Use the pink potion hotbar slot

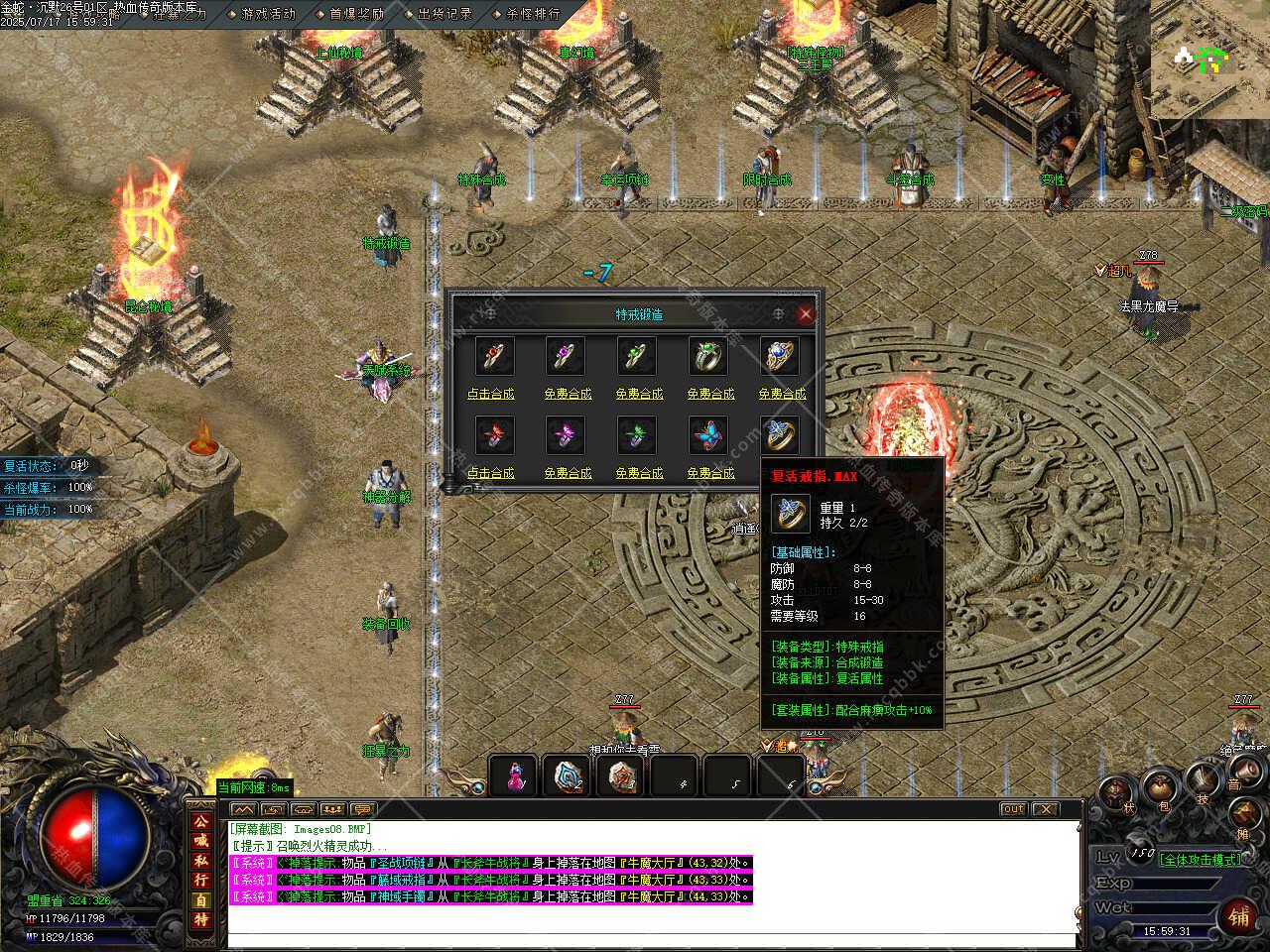tap(514, 774)
